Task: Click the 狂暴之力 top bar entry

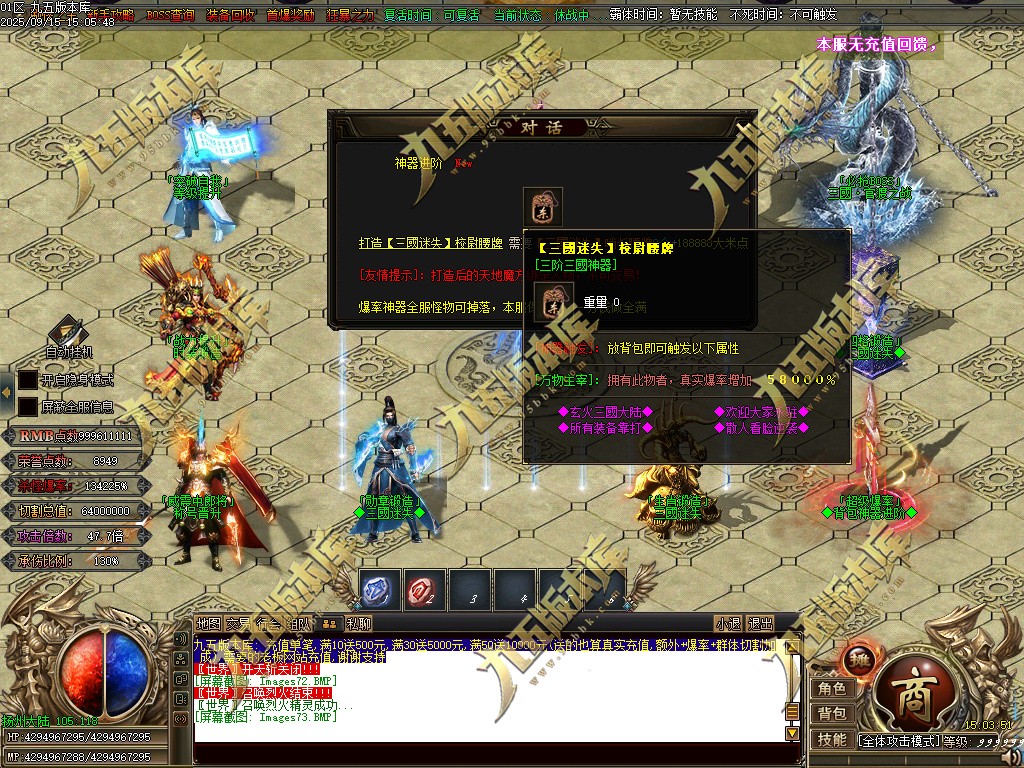Action: pyautogui.click(x=350, y=16)
